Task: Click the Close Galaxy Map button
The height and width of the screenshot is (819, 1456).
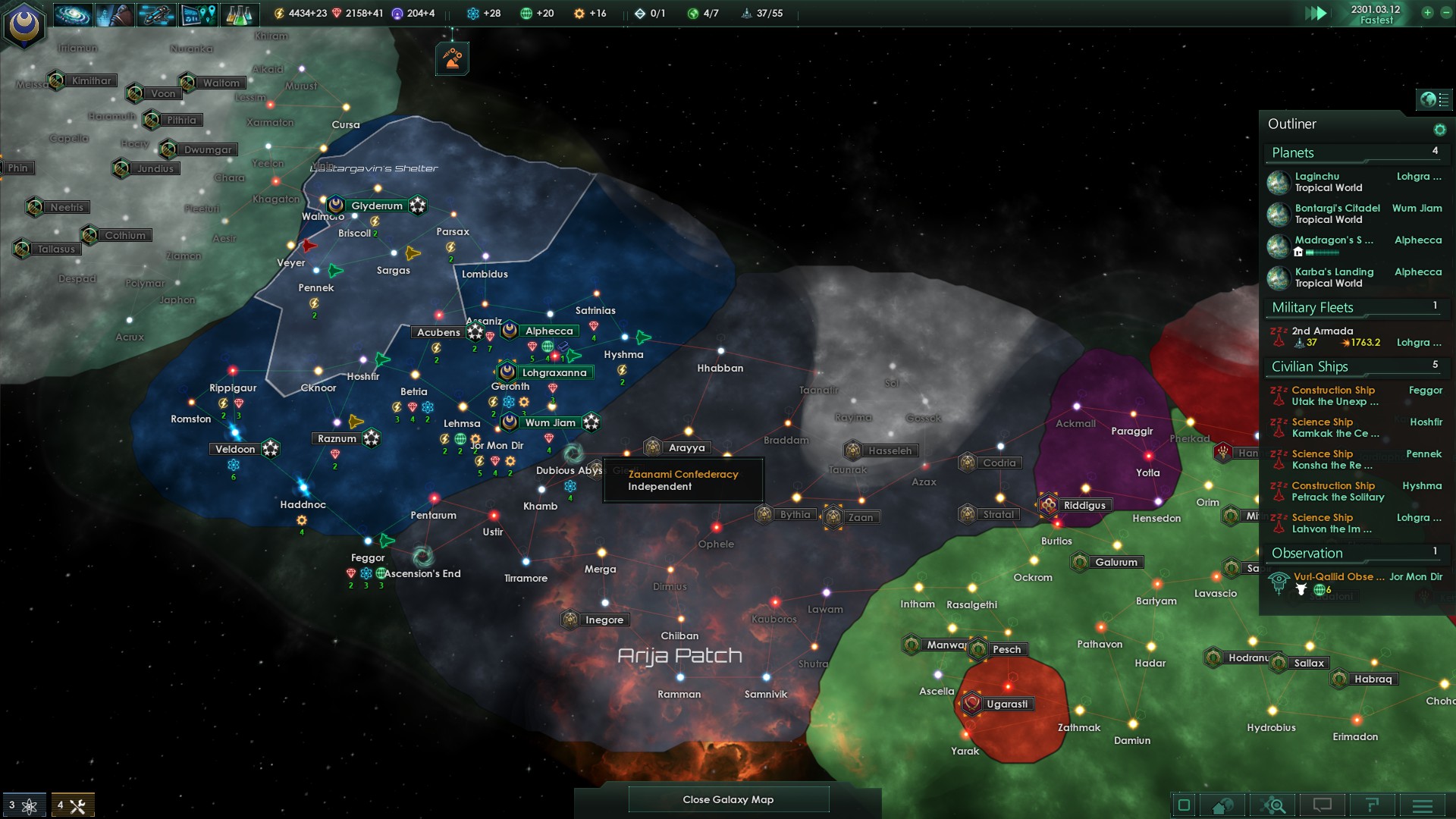Action: 728,799
